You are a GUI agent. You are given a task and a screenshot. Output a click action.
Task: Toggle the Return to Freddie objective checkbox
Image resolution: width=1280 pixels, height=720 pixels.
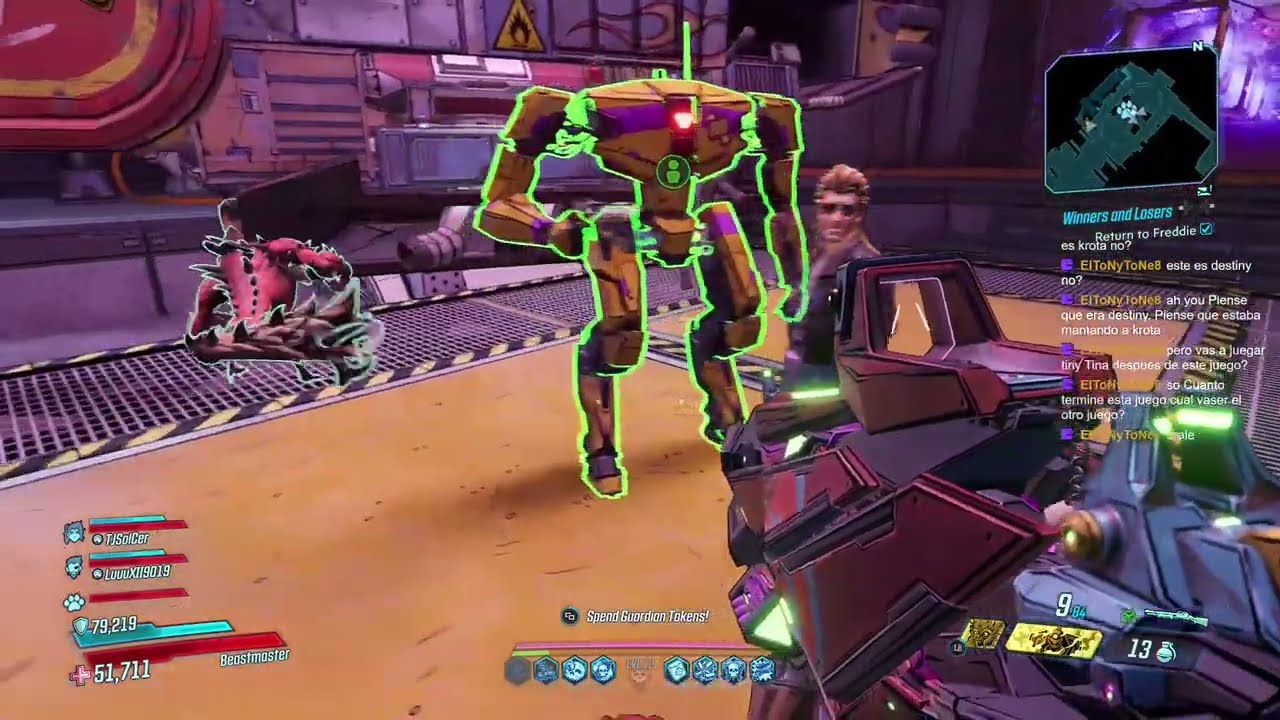point(1206,230)
